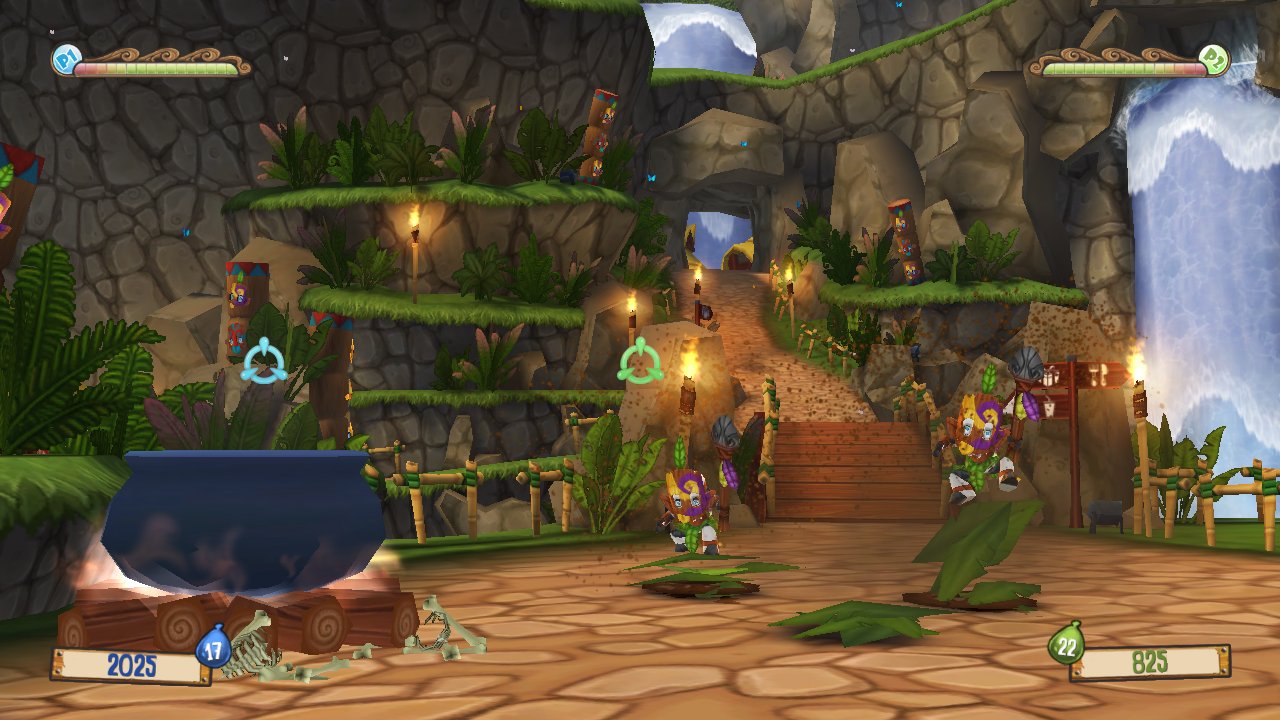Click the green P2 player badge
The width and height of the screenshot is (1280, 720).
(1213, 60)
